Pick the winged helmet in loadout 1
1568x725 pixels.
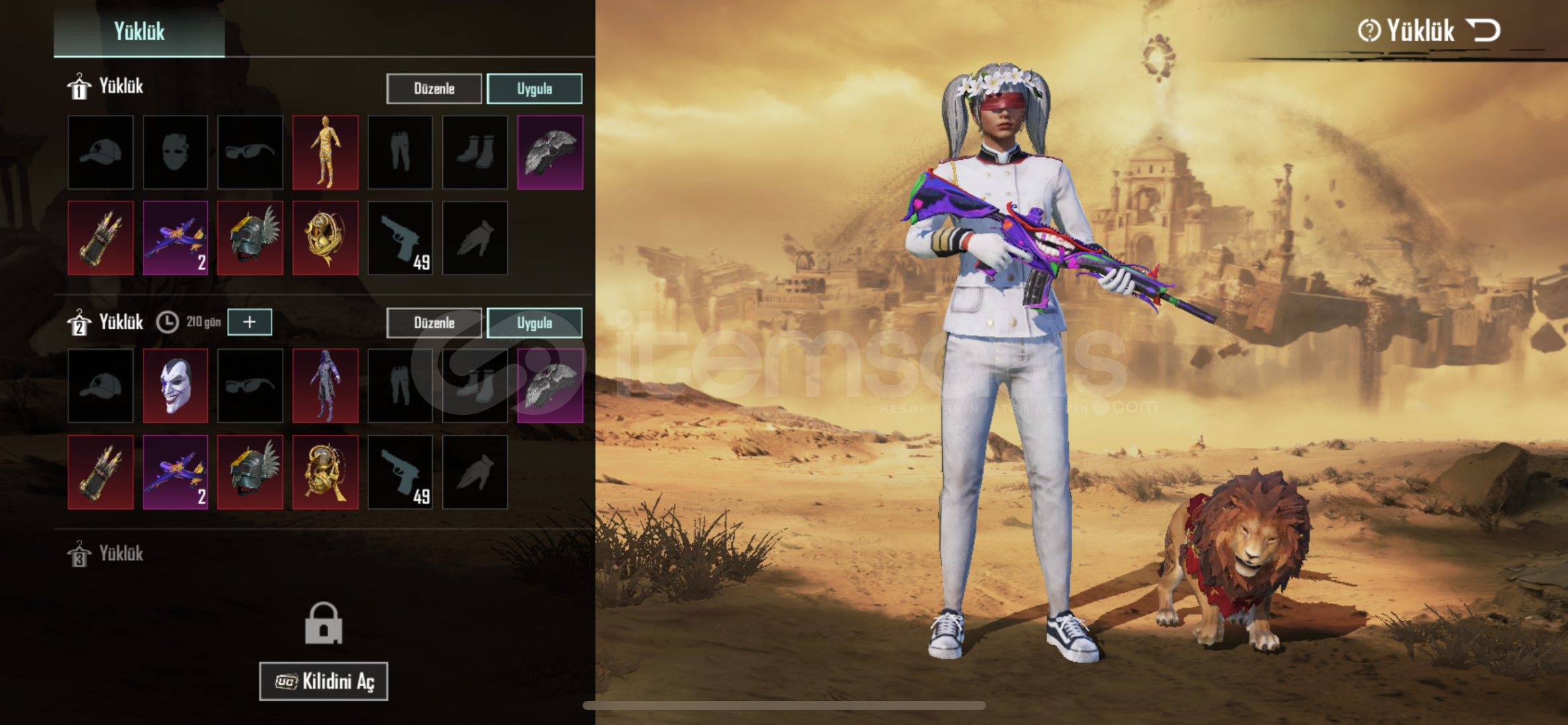250,238
